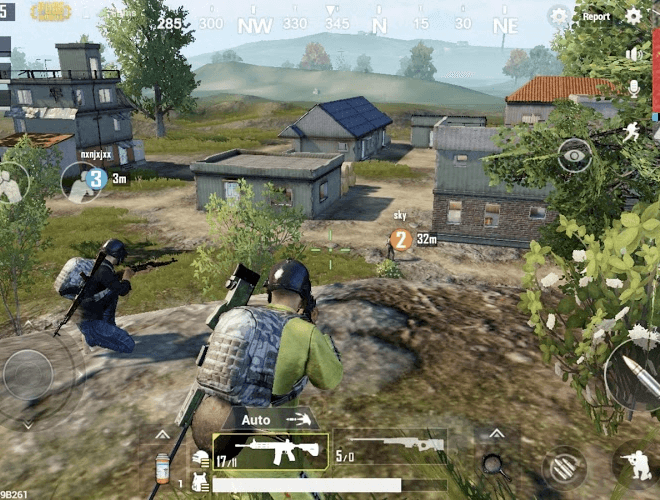Select the frying pan melee slot
The width and height of the screenshot is (660, 500).
[x=492, y=463]
